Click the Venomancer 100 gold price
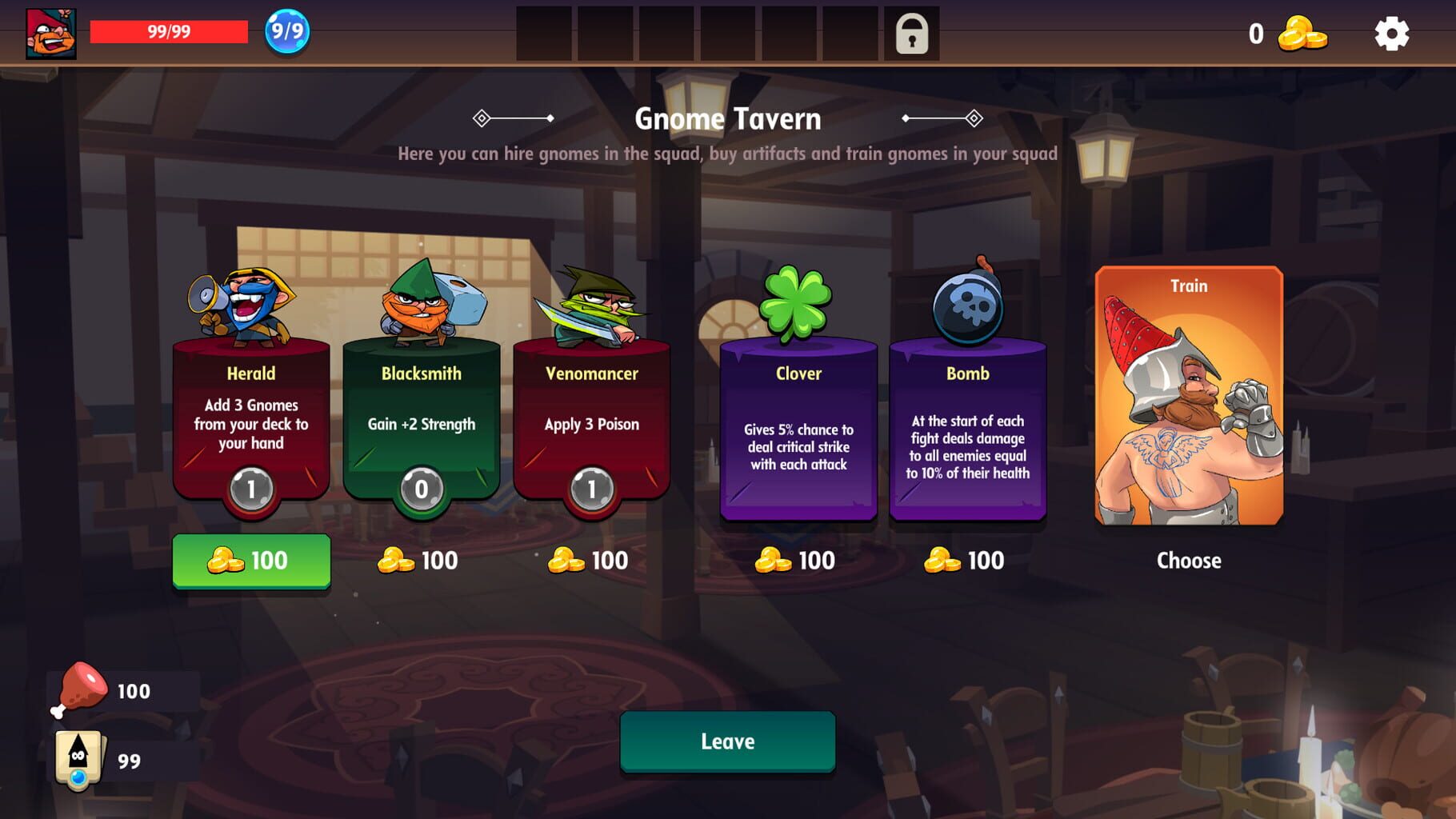 [588, 561]
